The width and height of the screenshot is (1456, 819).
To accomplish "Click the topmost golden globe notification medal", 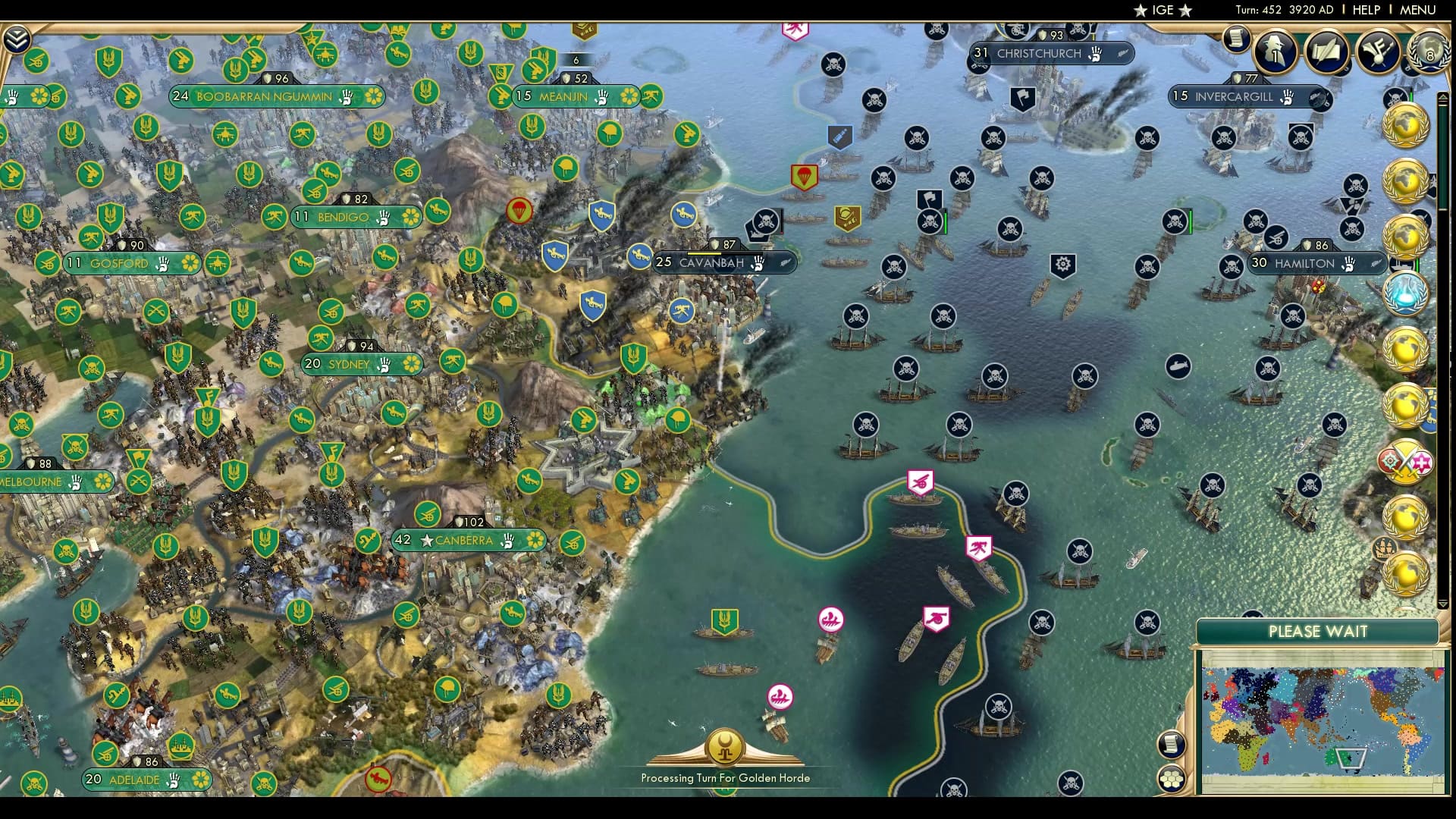I will pyautogui.click(x=1405, y=127).
